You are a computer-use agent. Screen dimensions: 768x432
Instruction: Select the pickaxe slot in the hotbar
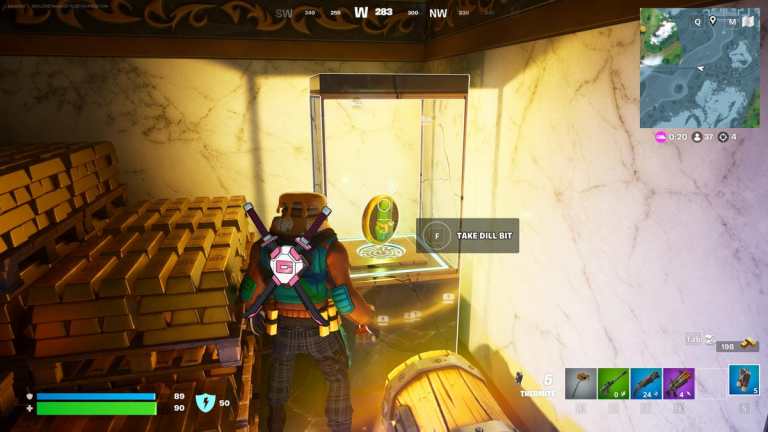581,383
